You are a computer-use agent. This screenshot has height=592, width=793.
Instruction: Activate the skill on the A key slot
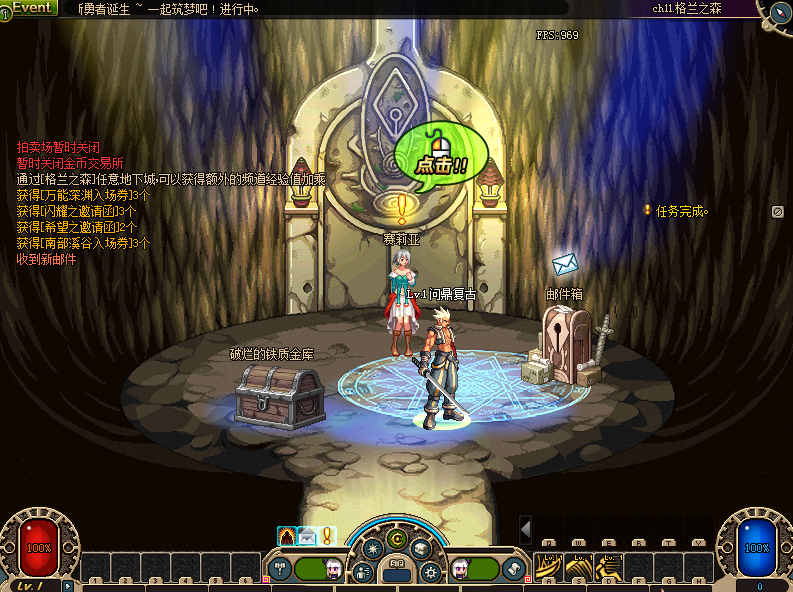click(x=549, y=567)
